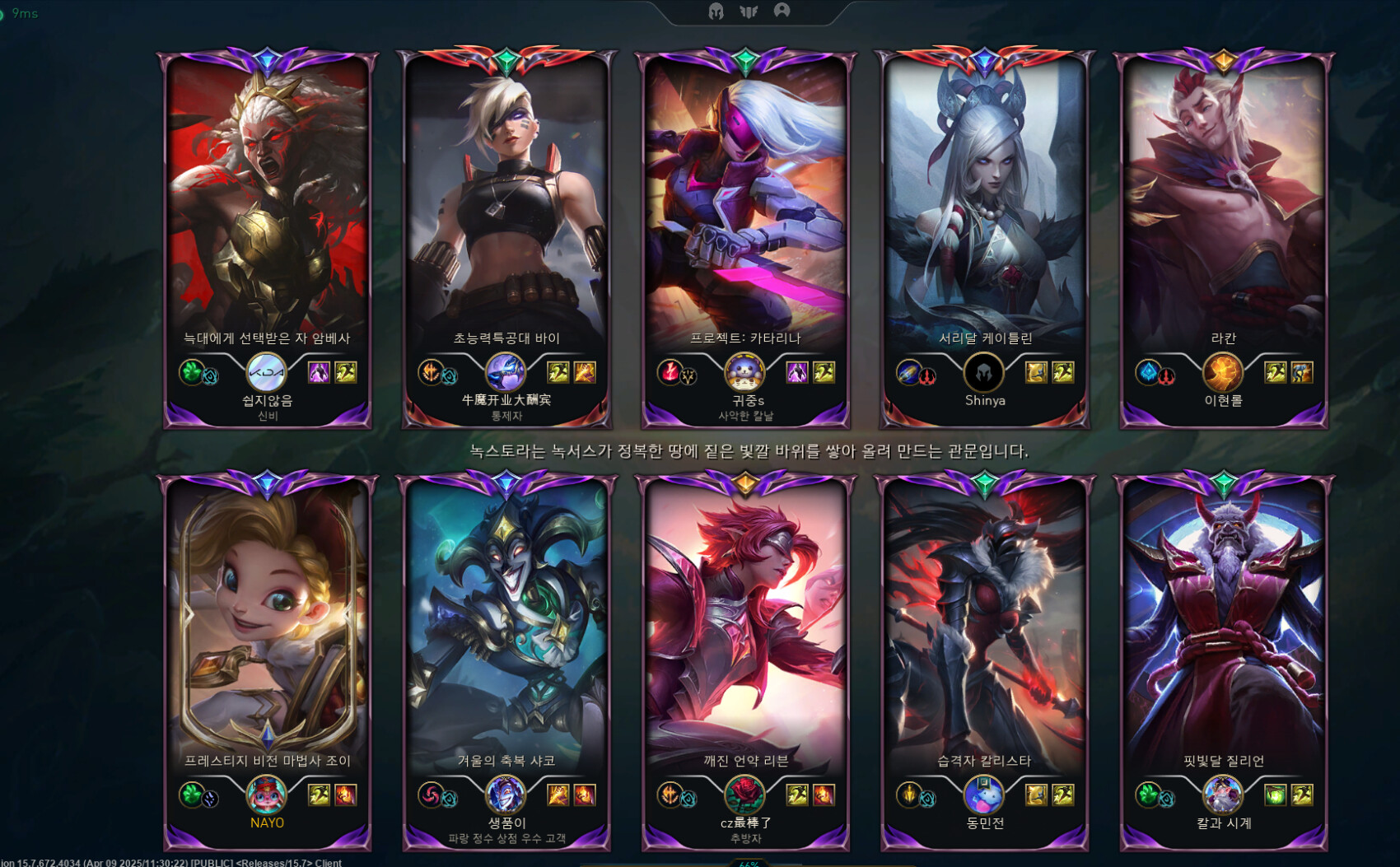Select the Zoe card for player NAYO

[268, 626]
